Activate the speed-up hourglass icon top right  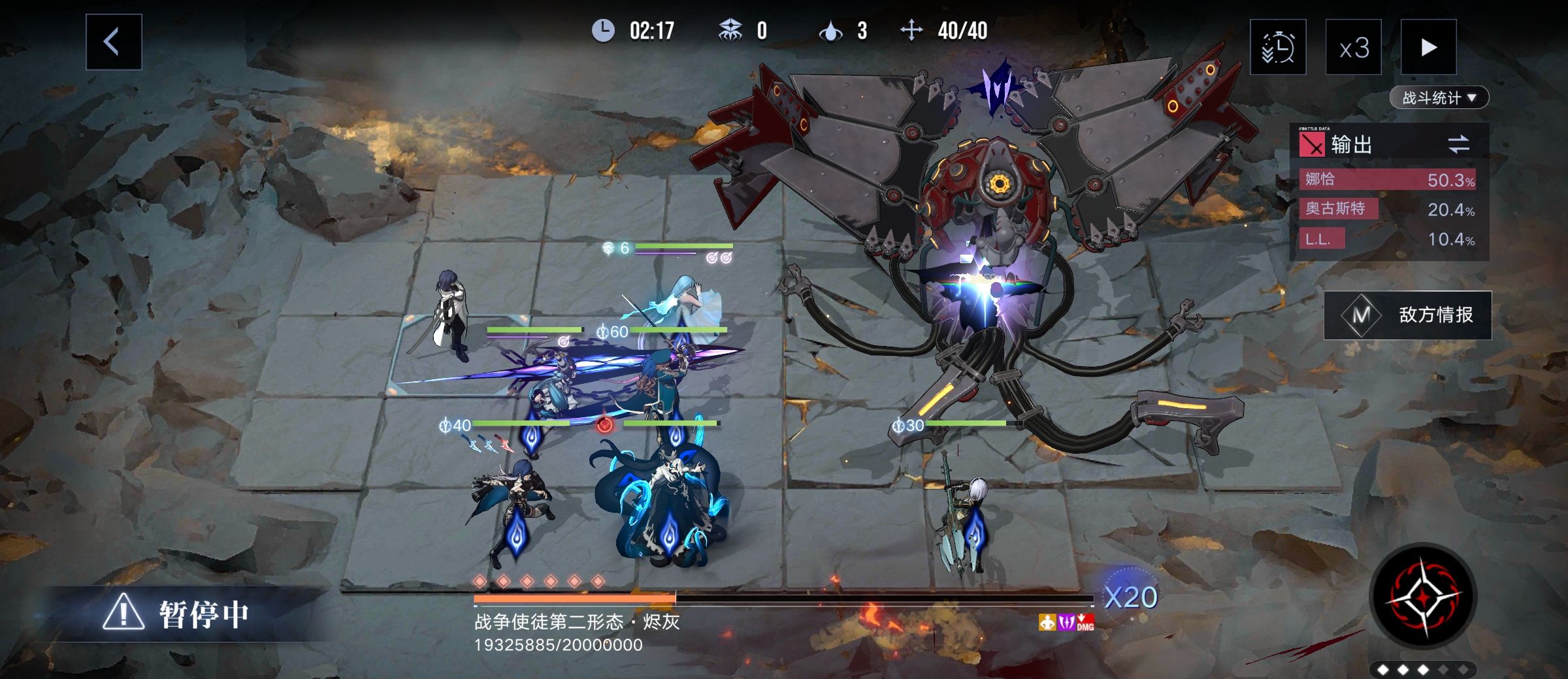(x=1280, y=48)
